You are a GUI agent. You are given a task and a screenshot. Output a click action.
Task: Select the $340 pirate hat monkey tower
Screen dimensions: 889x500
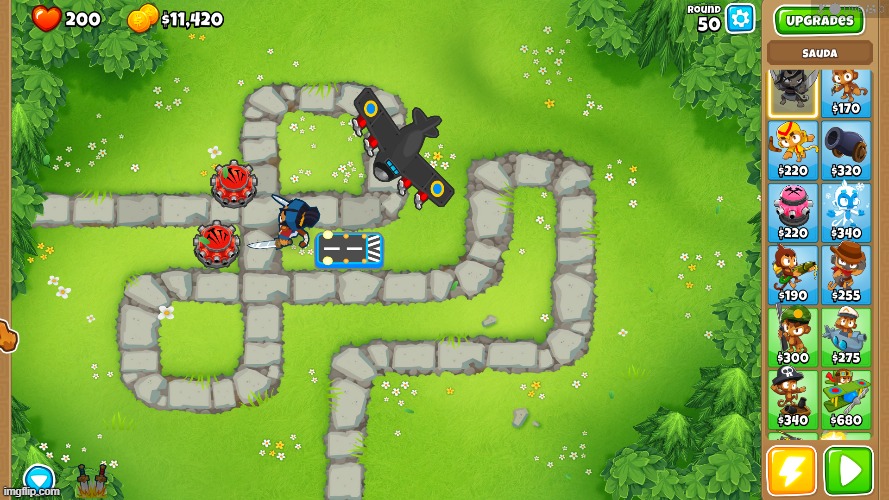(792, 399)
